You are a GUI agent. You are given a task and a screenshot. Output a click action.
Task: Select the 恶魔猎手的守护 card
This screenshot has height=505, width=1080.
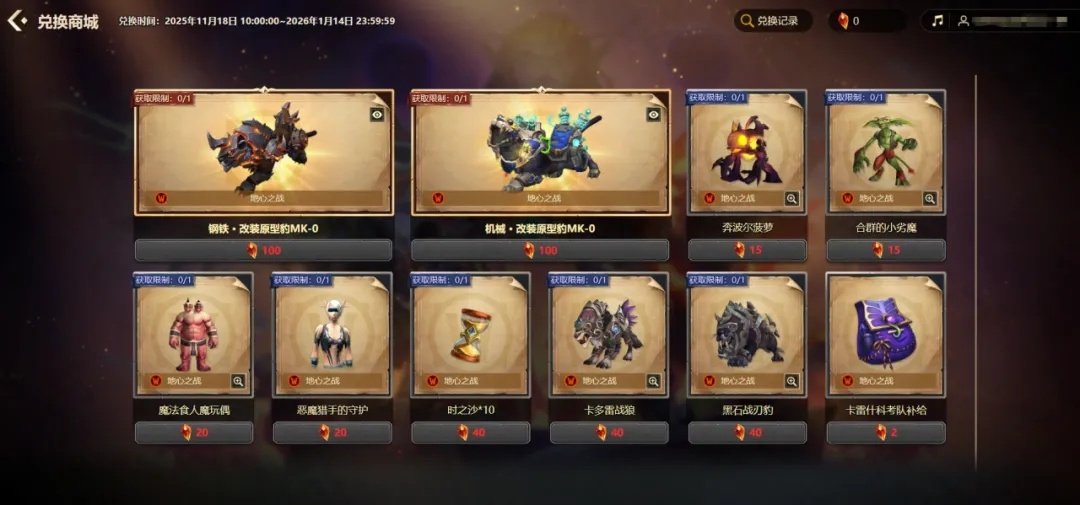(332, 333)
